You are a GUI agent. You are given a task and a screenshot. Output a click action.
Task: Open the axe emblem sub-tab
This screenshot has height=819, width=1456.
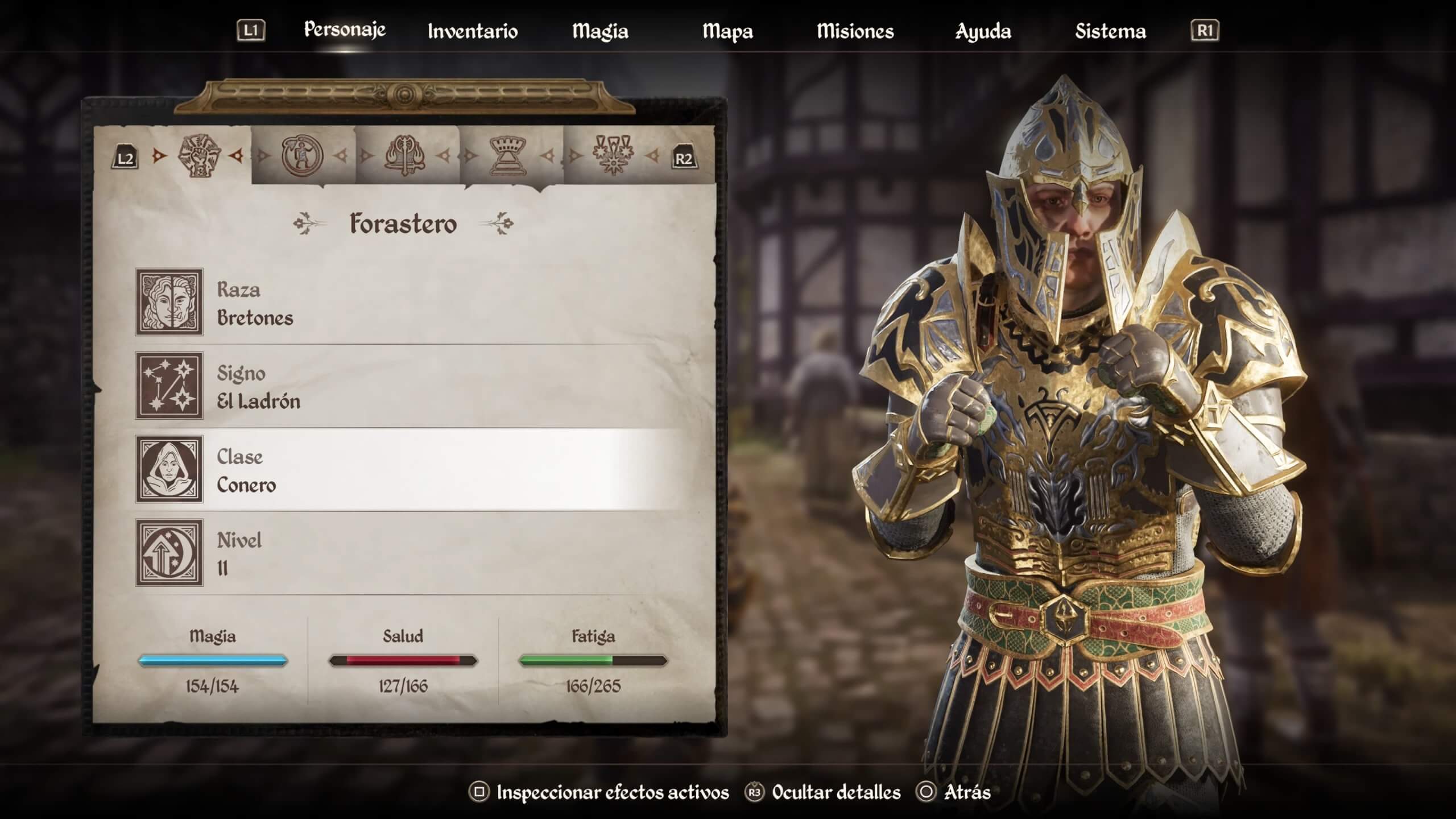(405, 155)
